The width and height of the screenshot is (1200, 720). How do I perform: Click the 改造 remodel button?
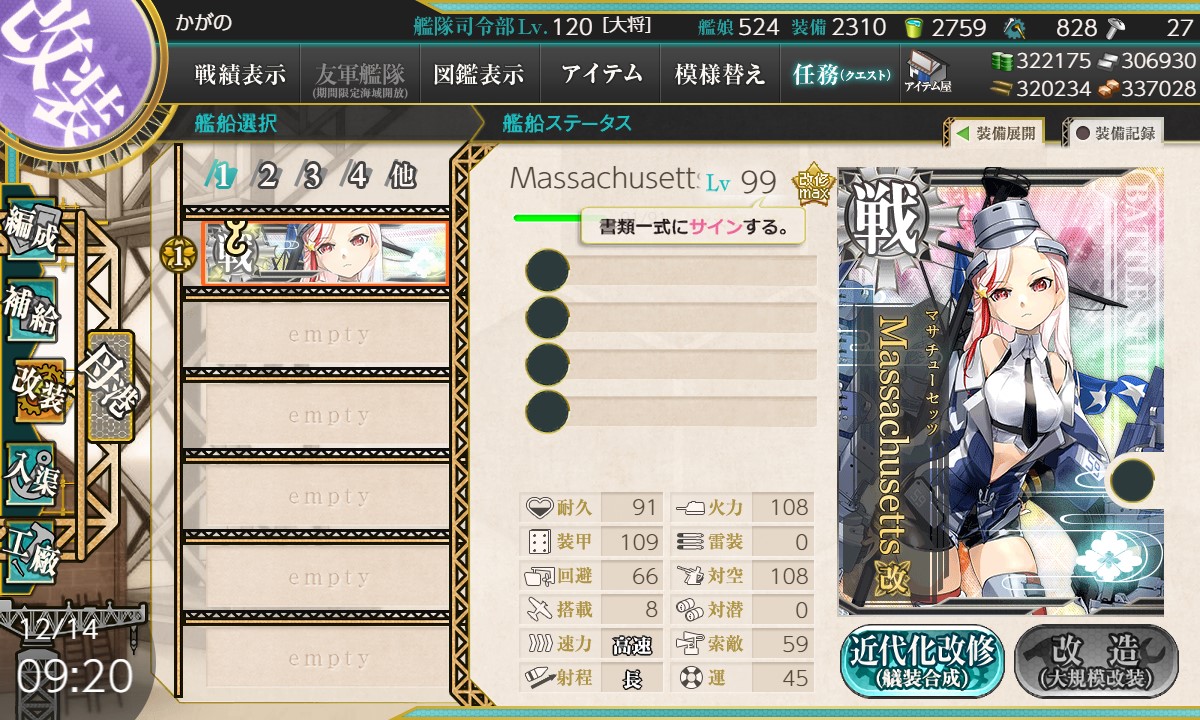coord(1095,663)
